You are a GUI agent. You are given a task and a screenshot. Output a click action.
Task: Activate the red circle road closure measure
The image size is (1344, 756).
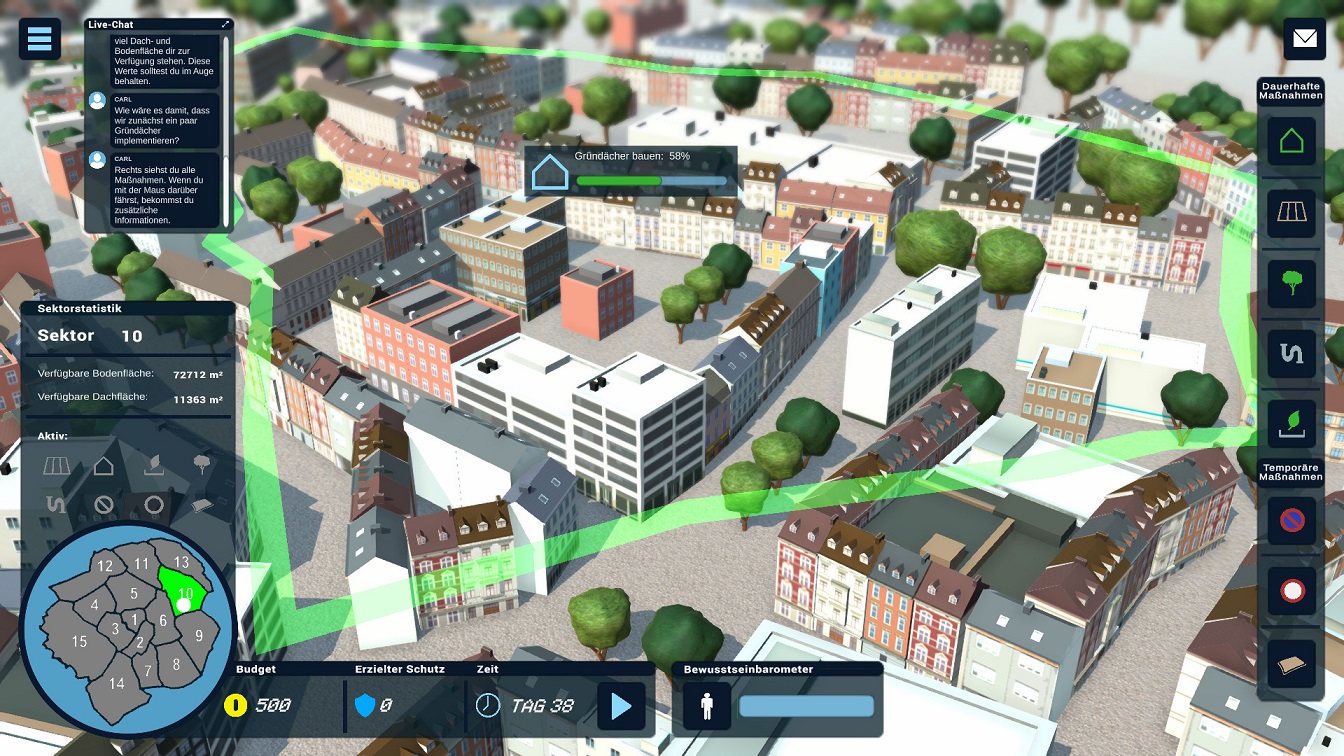[x=1292, y=590]
